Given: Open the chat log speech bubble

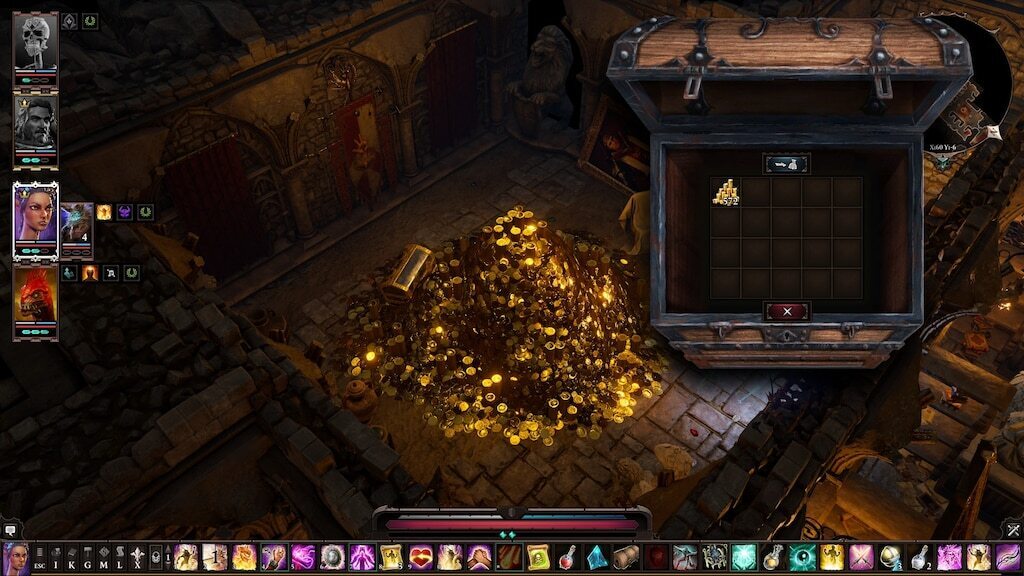Looking at the screenshot, I should [x=10, y=529].
